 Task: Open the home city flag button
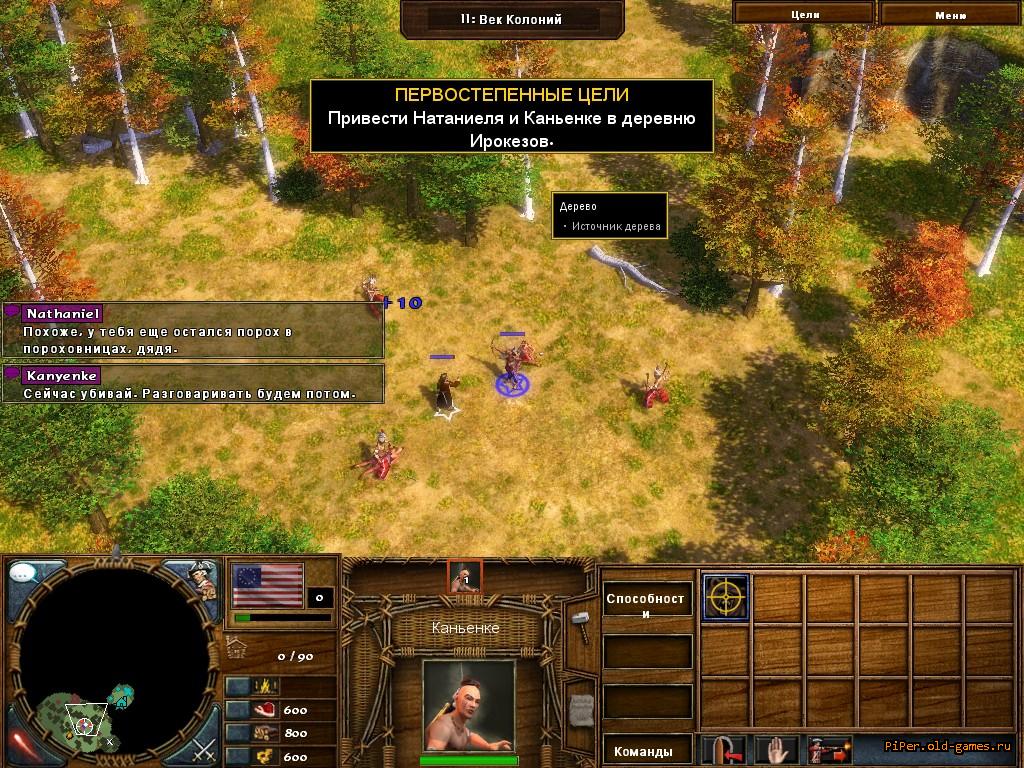(268, 585)
